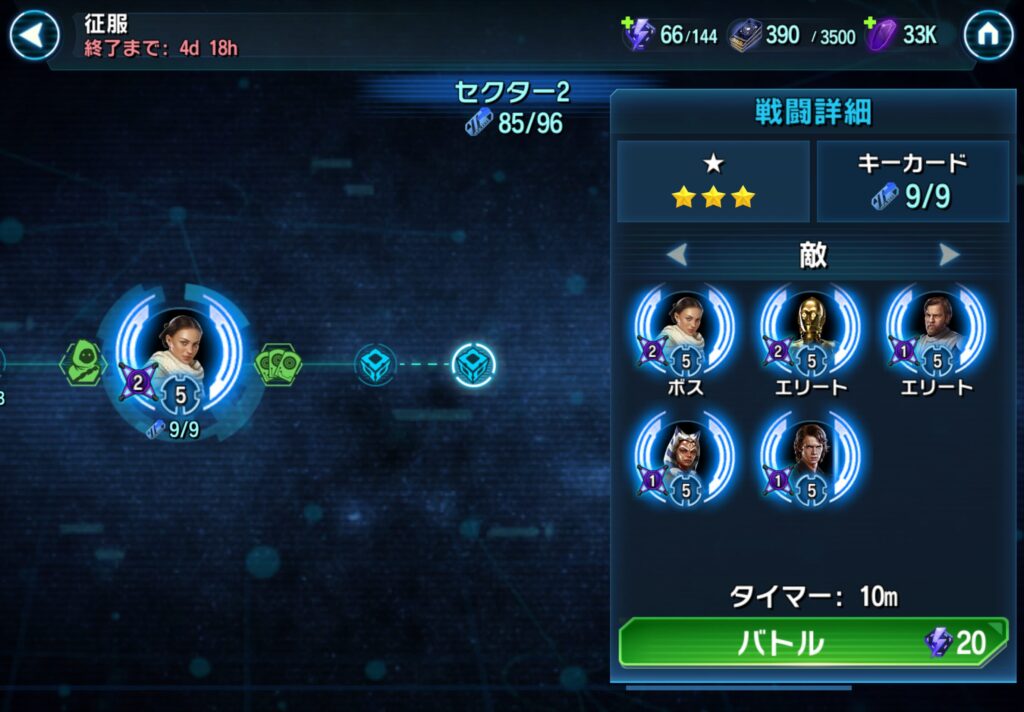This screenshot has height=712, width=1024.
Task: Go back with the arrow button
Action: click(34, 37)
